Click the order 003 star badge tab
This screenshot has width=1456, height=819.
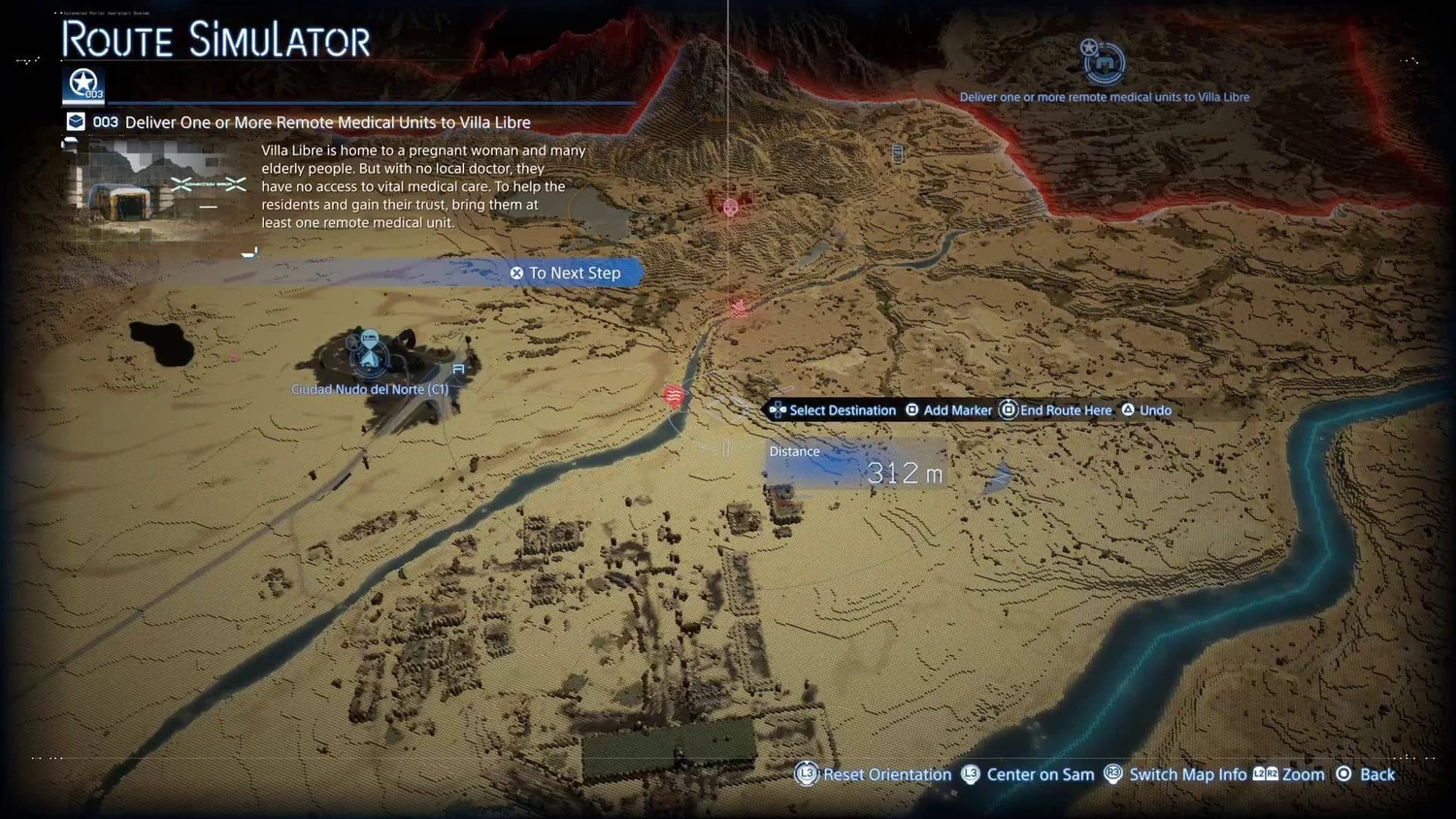83,84
